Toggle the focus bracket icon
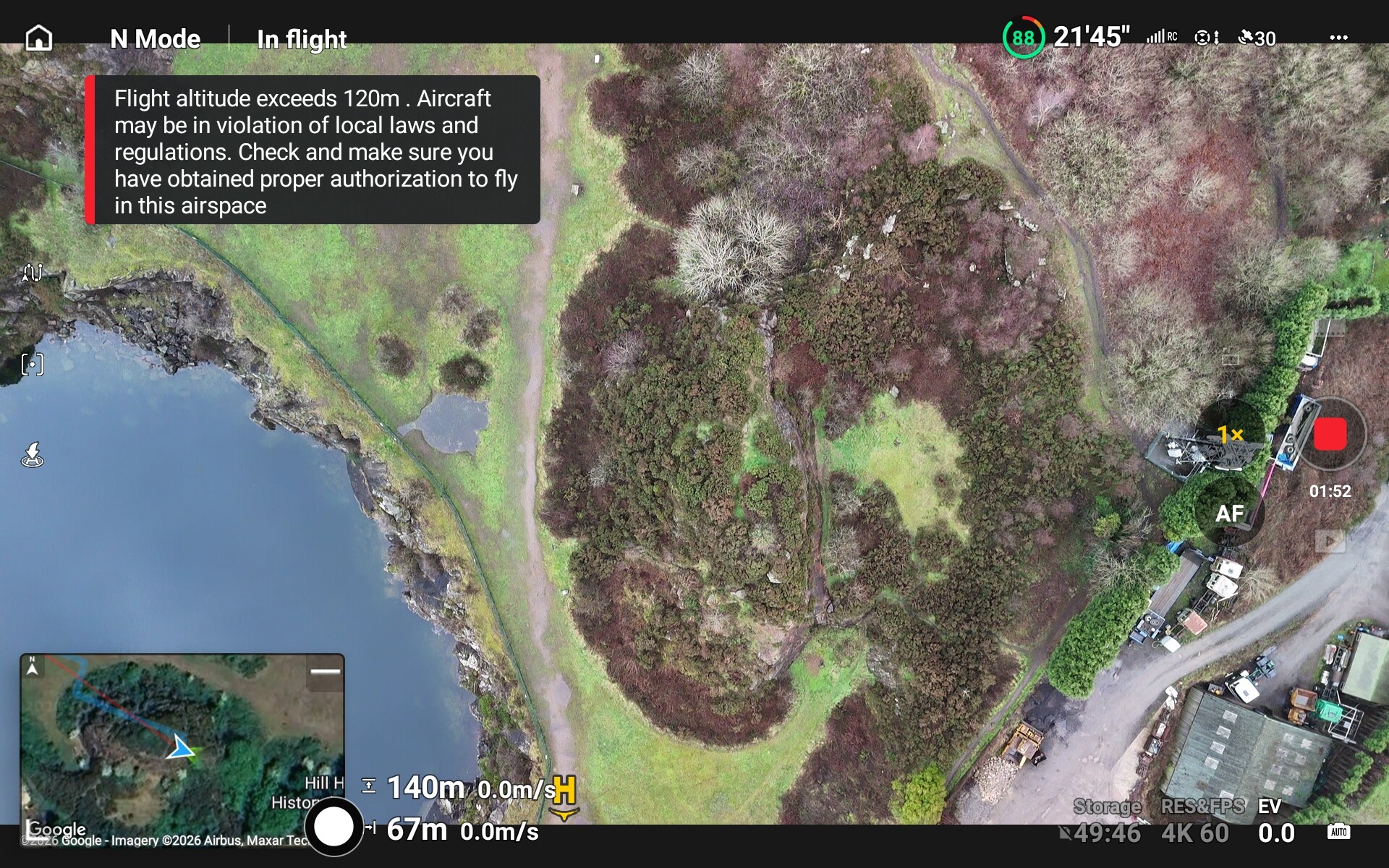The height and width of the screenshot is (868, 1389). click(x=33, y=365)
